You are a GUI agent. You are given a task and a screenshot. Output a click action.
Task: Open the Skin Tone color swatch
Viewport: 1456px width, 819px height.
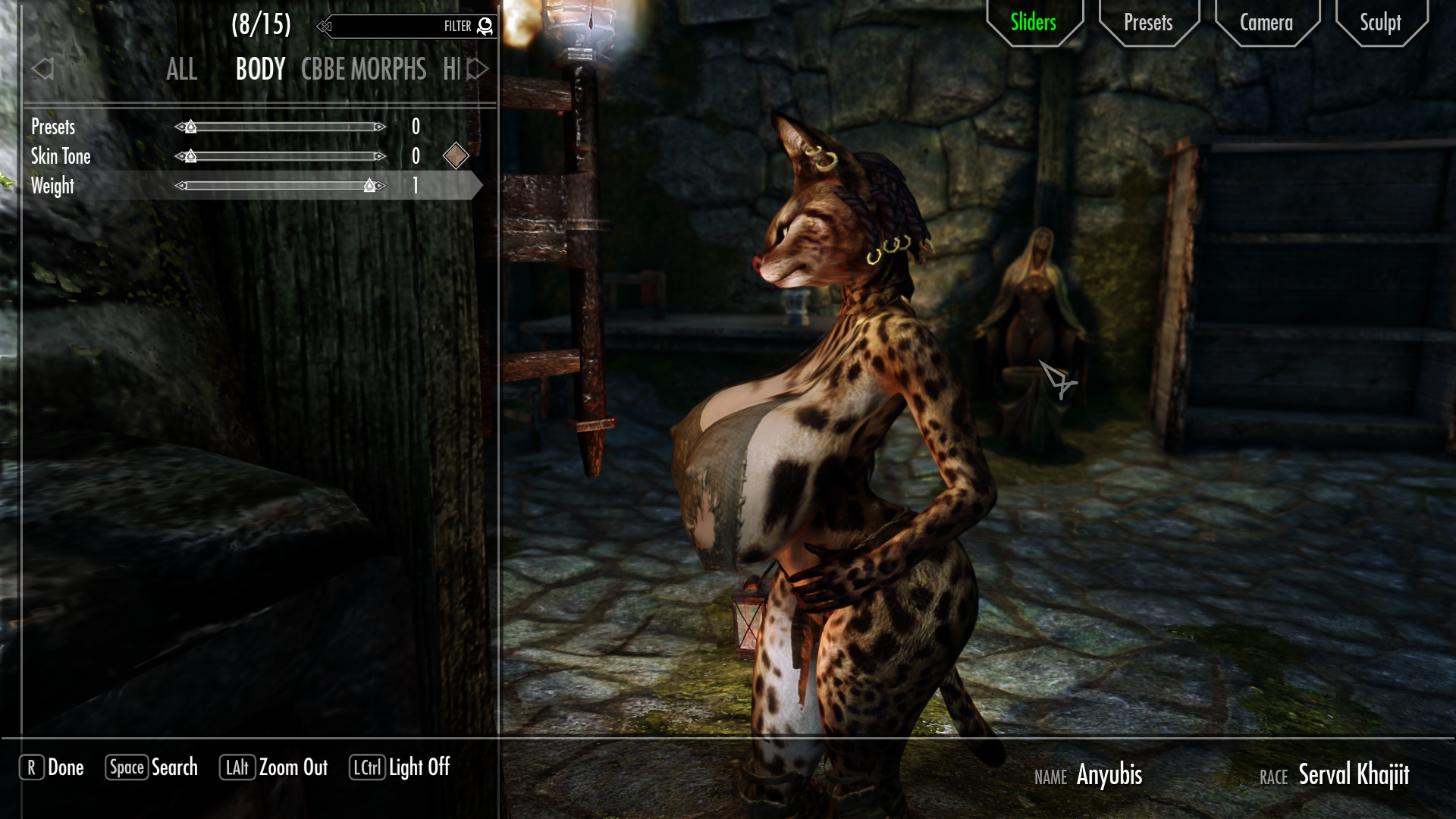pos(456,156)
